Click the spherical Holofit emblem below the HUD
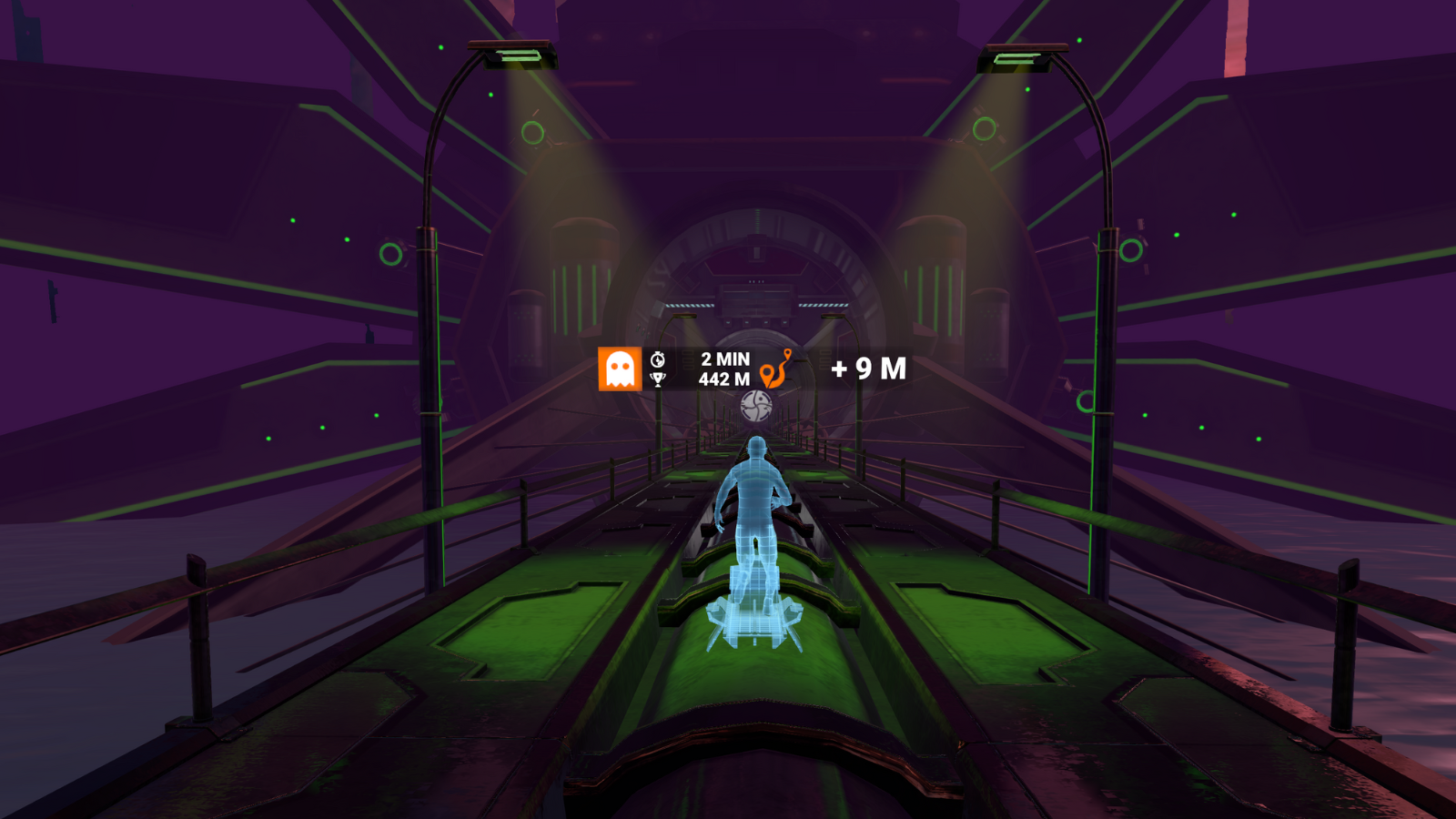Viewport: 1456px width, 819px height. coord(757,403)
